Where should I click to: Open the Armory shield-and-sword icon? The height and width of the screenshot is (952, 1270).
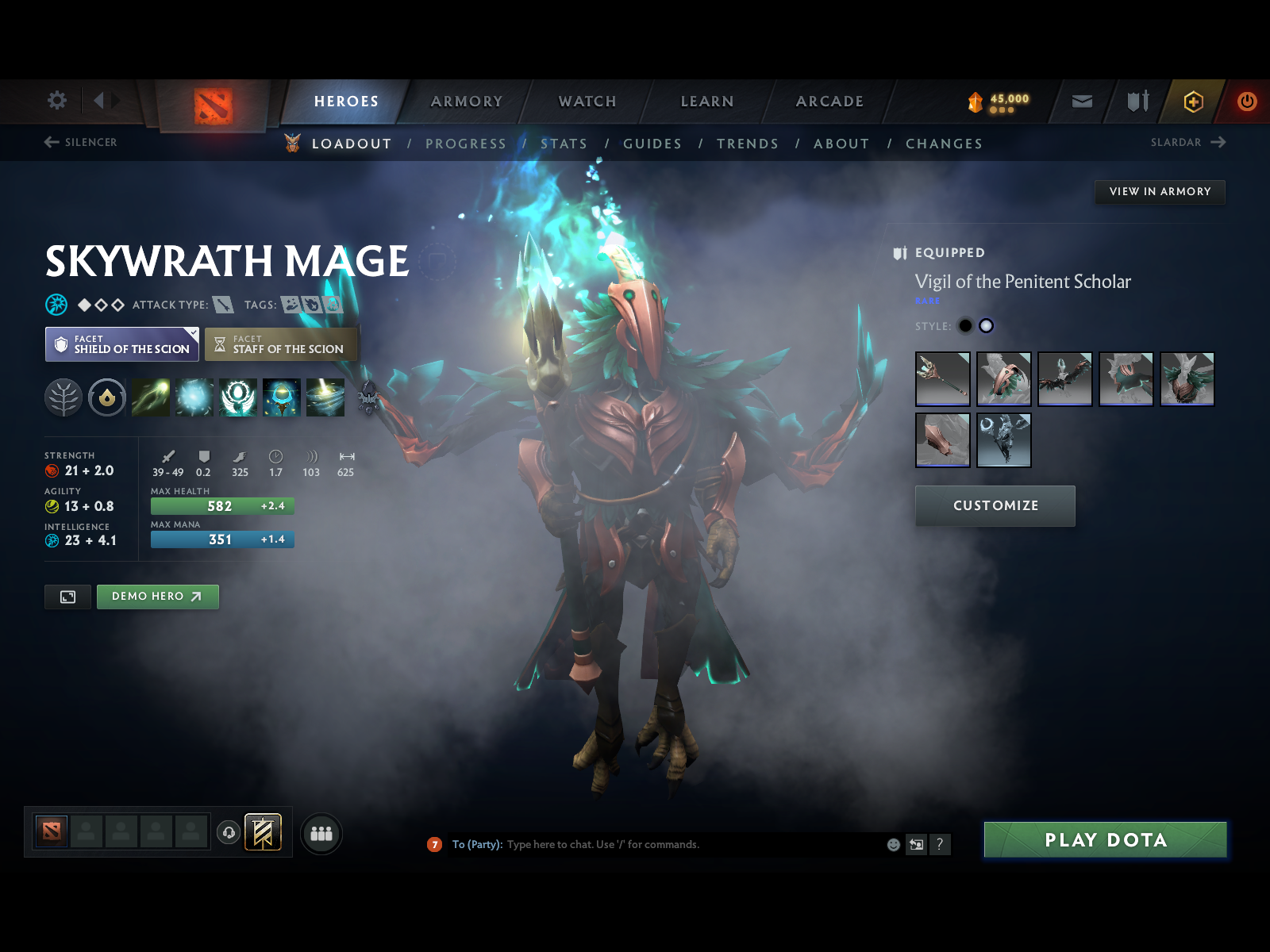[x=1137, y=102]
